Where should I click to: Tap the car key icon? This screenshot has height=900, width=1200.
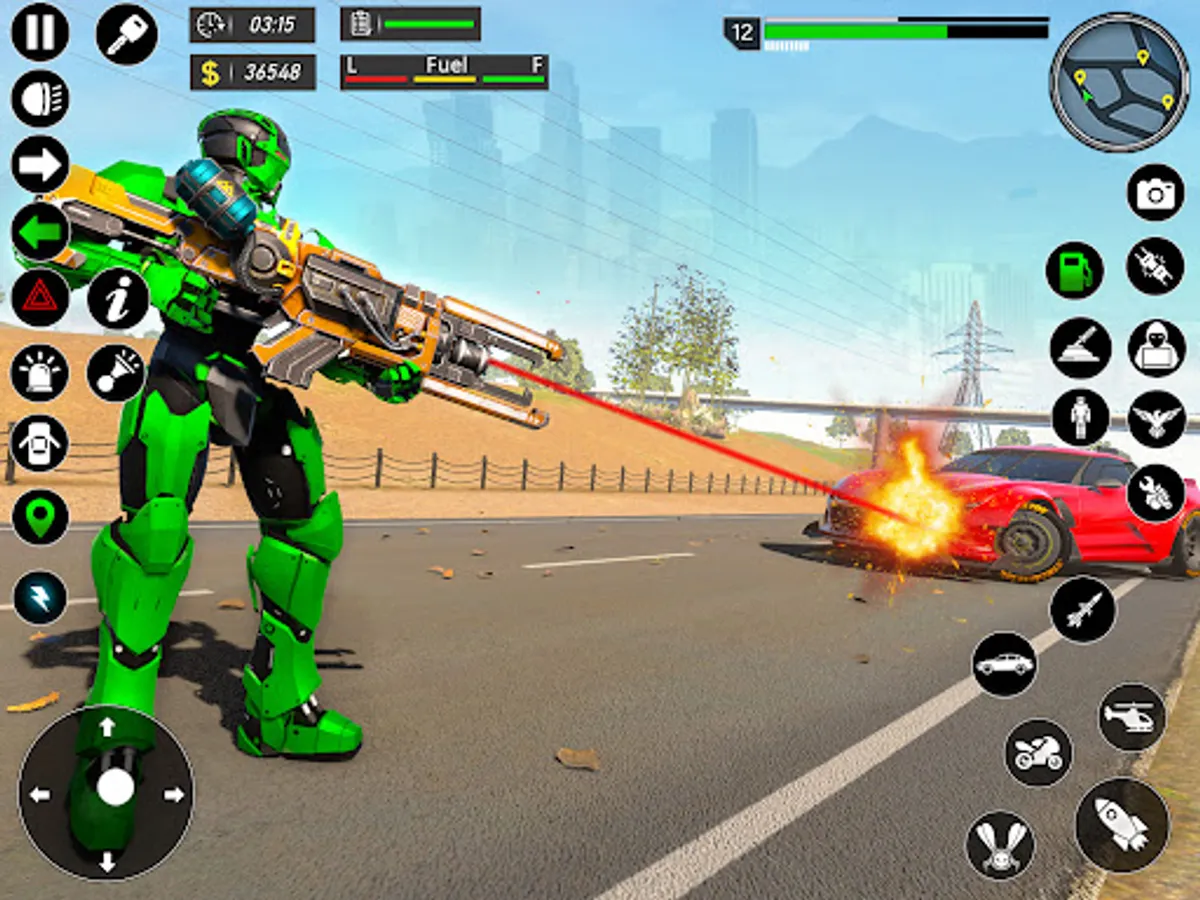(127, 34)
